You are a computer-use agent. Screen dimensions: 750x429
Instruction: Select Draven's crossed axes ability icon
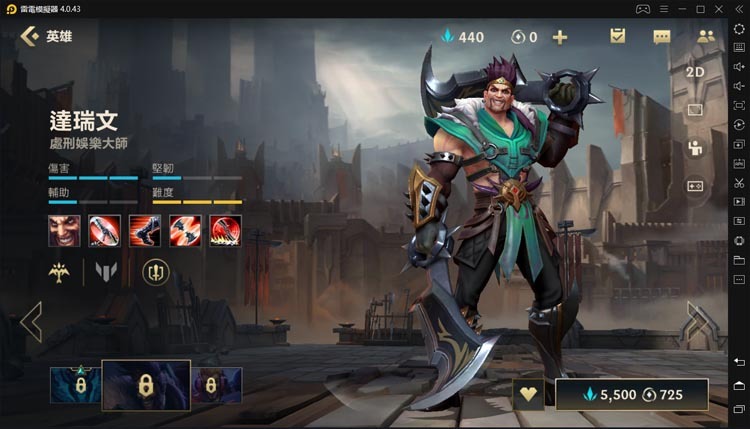tap(185, 231)
